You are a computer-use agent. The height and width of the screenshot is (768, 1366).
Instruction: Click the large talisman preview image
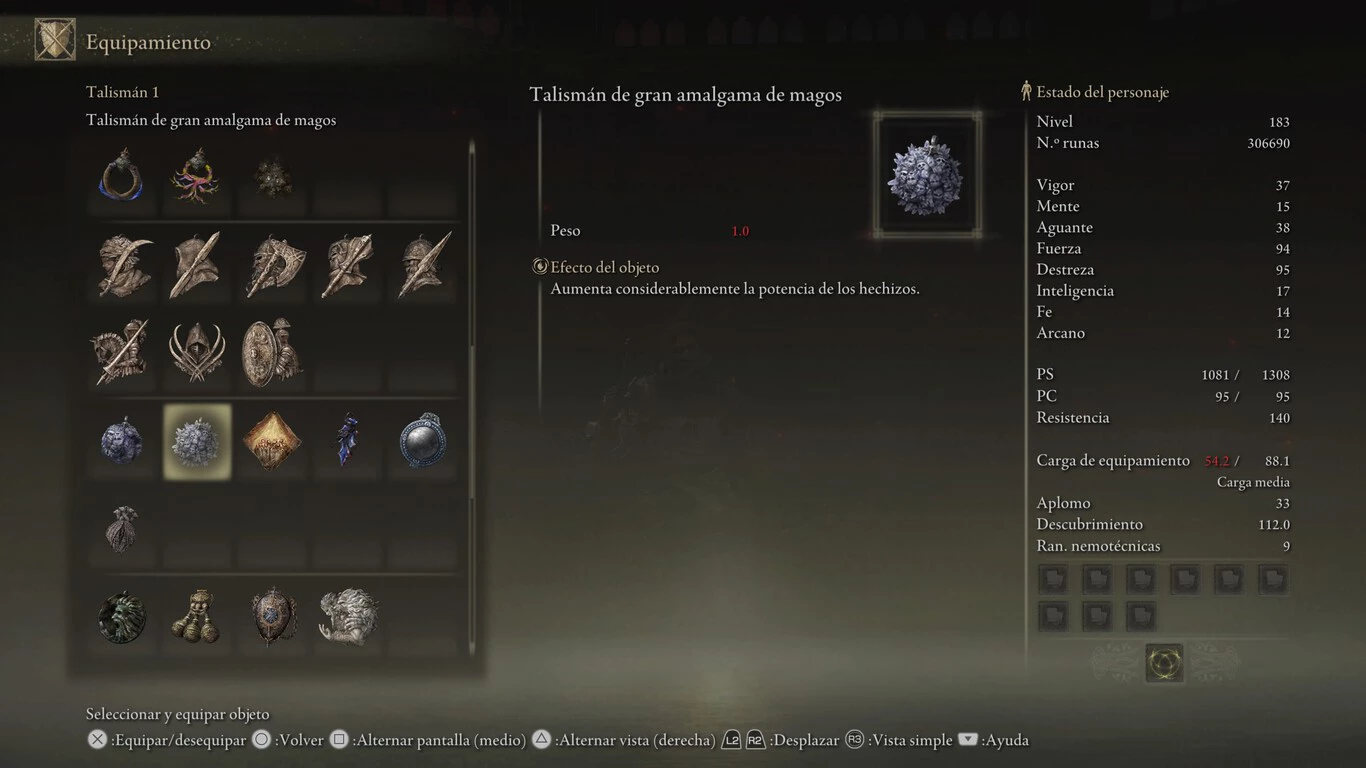(x=927, y=175)
